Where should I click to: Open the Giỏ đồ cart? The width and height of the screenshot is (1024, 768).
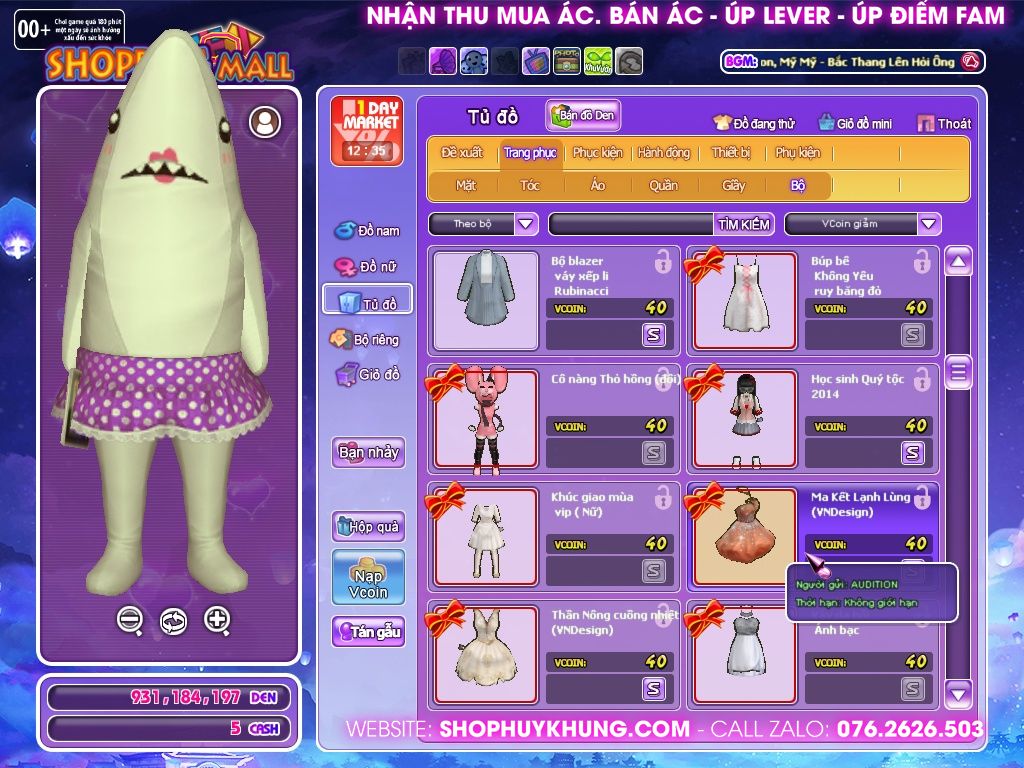[x=367, y=375]
